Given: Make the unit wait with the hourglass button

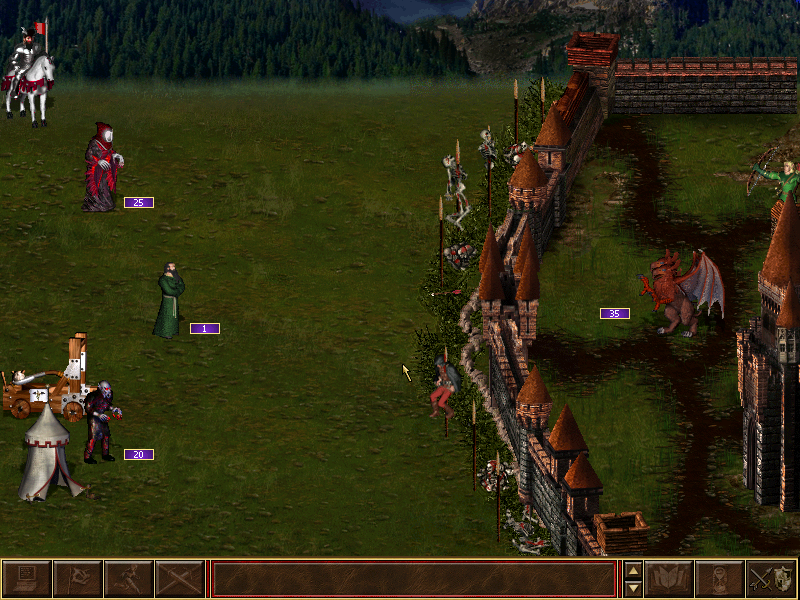Looking at the screenshot, I should (x=721, y=579).
